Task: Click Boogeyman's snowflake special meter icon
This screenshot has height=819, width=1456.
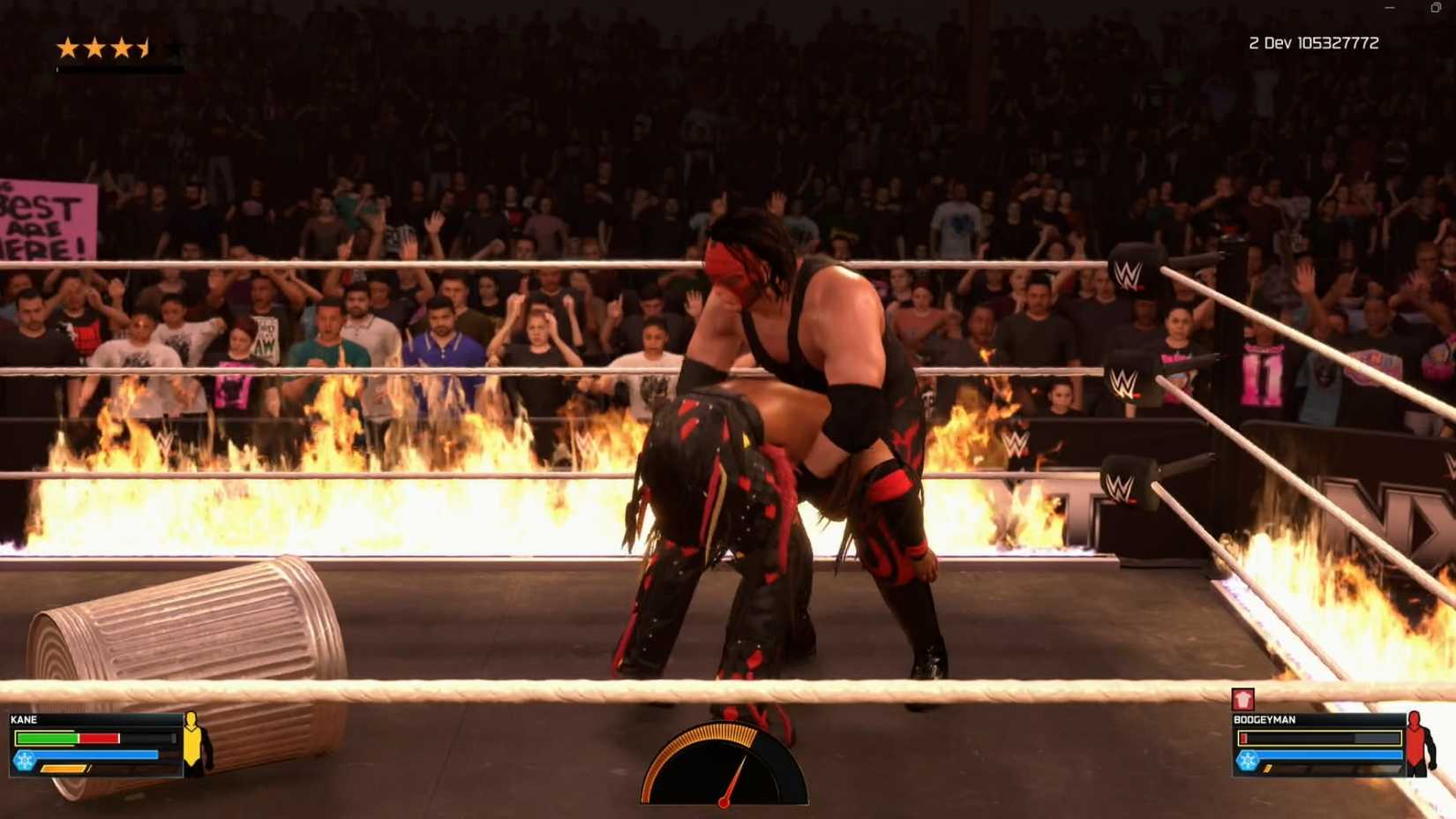Action: pyautogui.click(x=1246, y=760)
